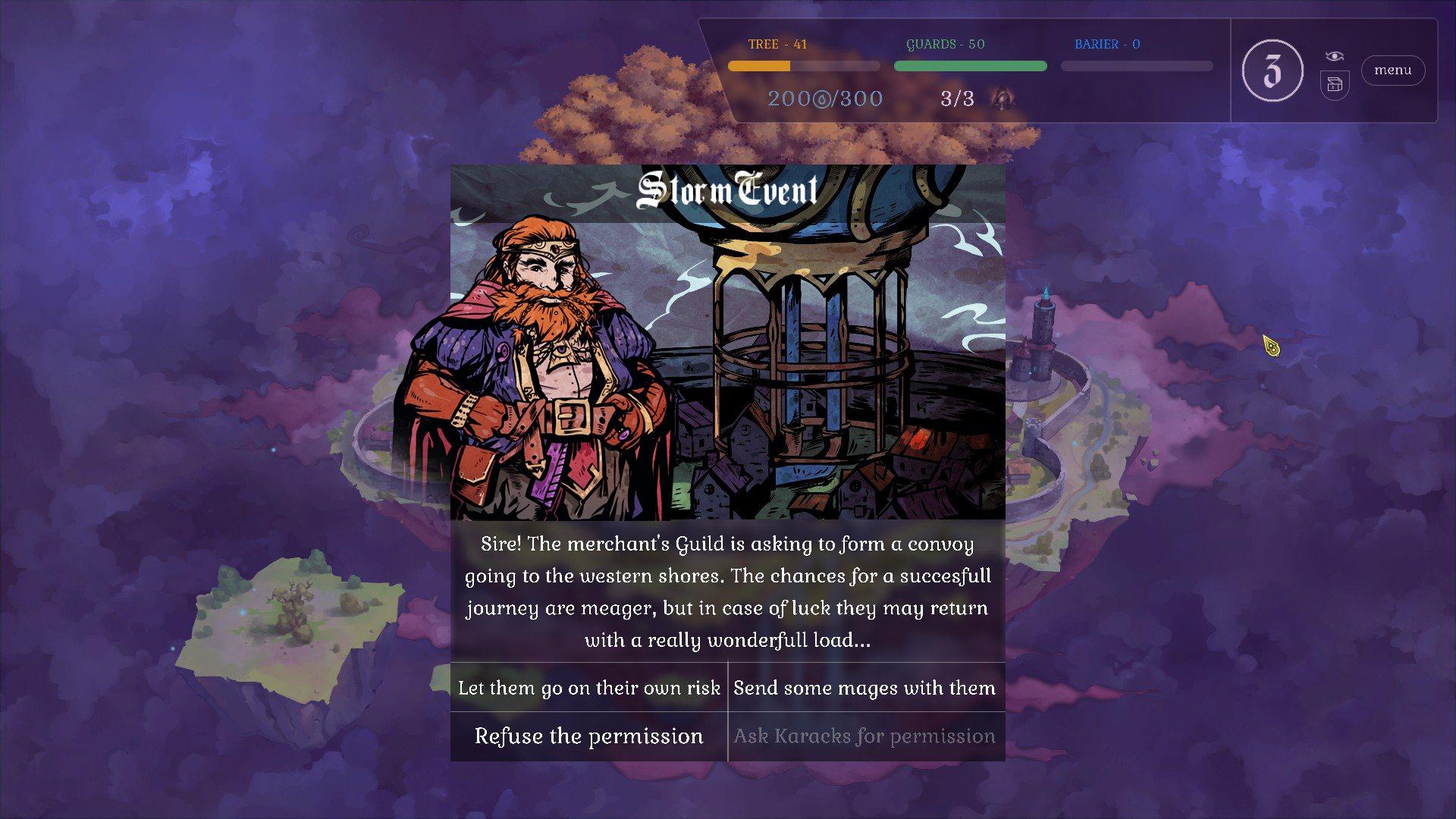Select 'Let them go on their own risk'
Viewport: 1456px width, 819px height.
point(588,688)
